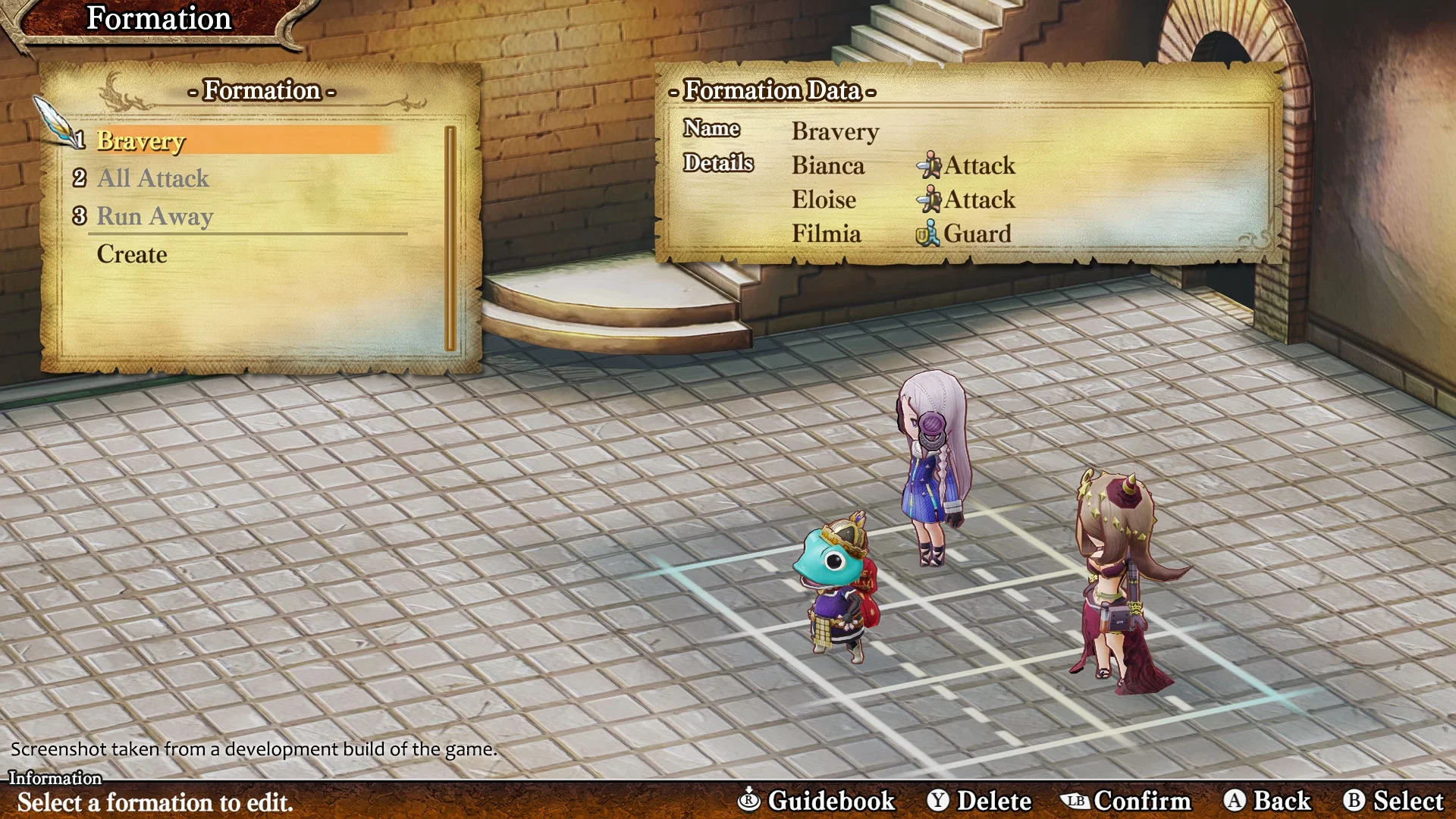Viewport: 1456px width, 819px height.
Task: Select the Bravery formation entry
Action: point(141,141)
